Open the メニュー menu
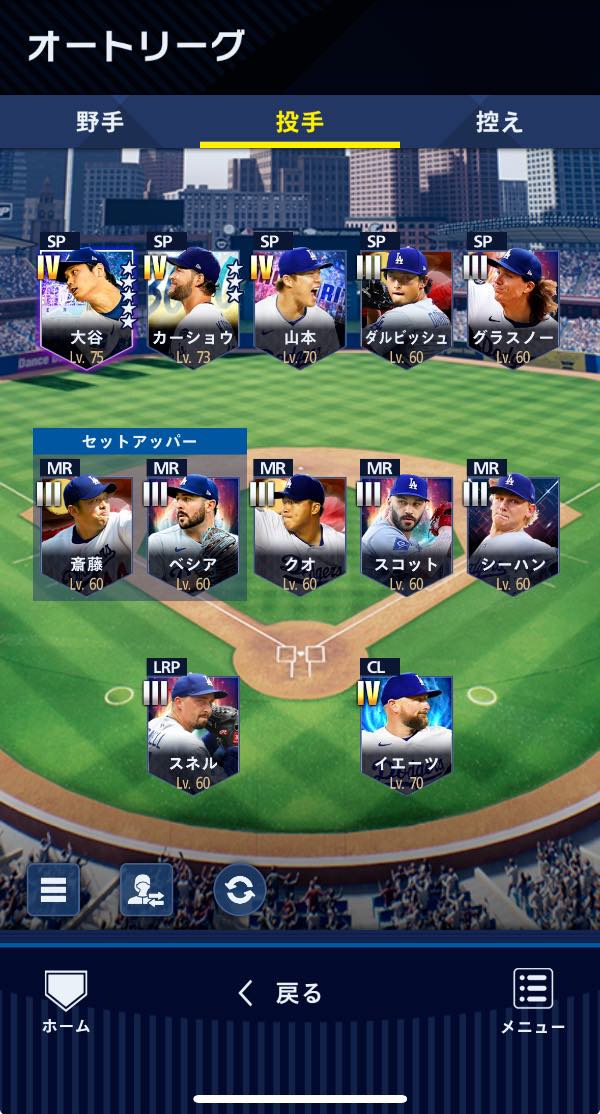This screenshot has width=600, height=1114. point(533,1000)
